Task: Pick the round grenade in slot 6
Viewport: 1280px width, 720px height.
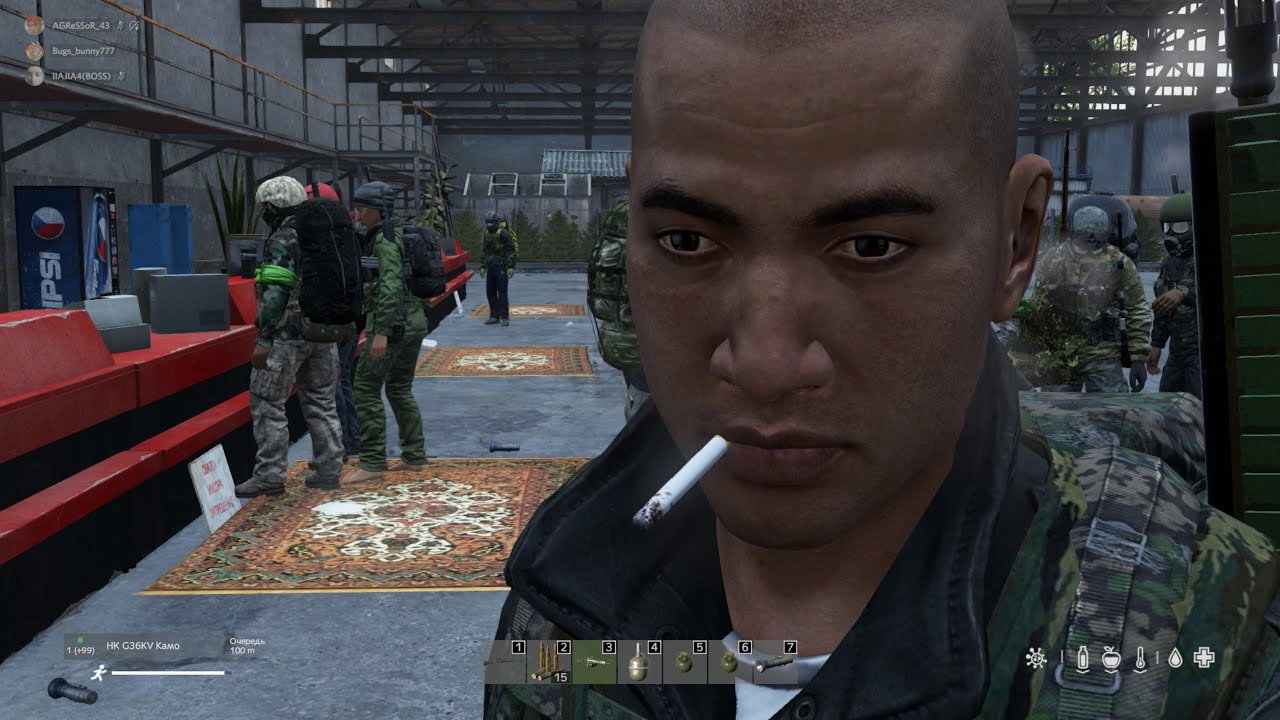Action: [729, 662]
